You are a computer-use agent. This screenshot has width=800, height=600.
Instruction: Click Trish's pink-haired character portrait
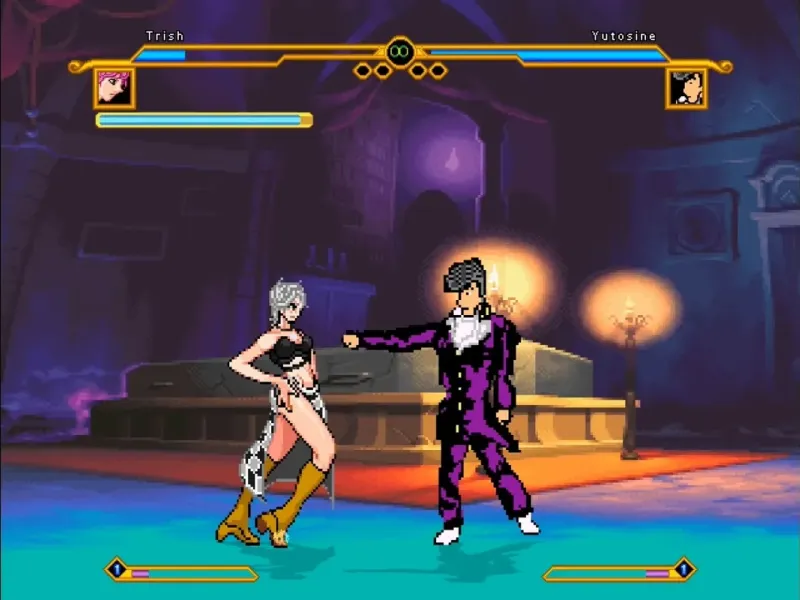coord(114,88)
